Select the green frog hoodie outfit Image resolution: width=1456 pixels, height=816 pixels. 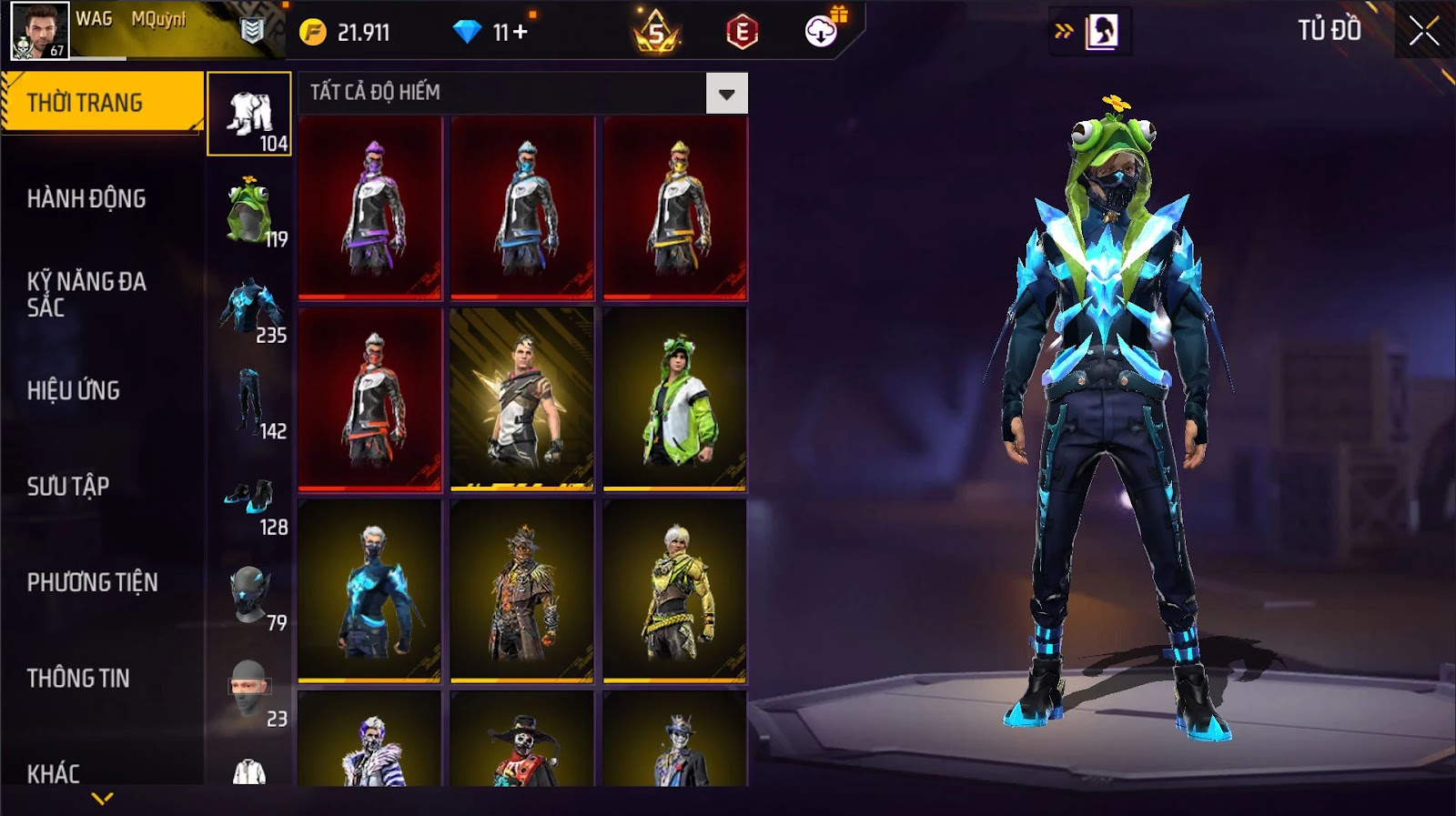[674, 398]
